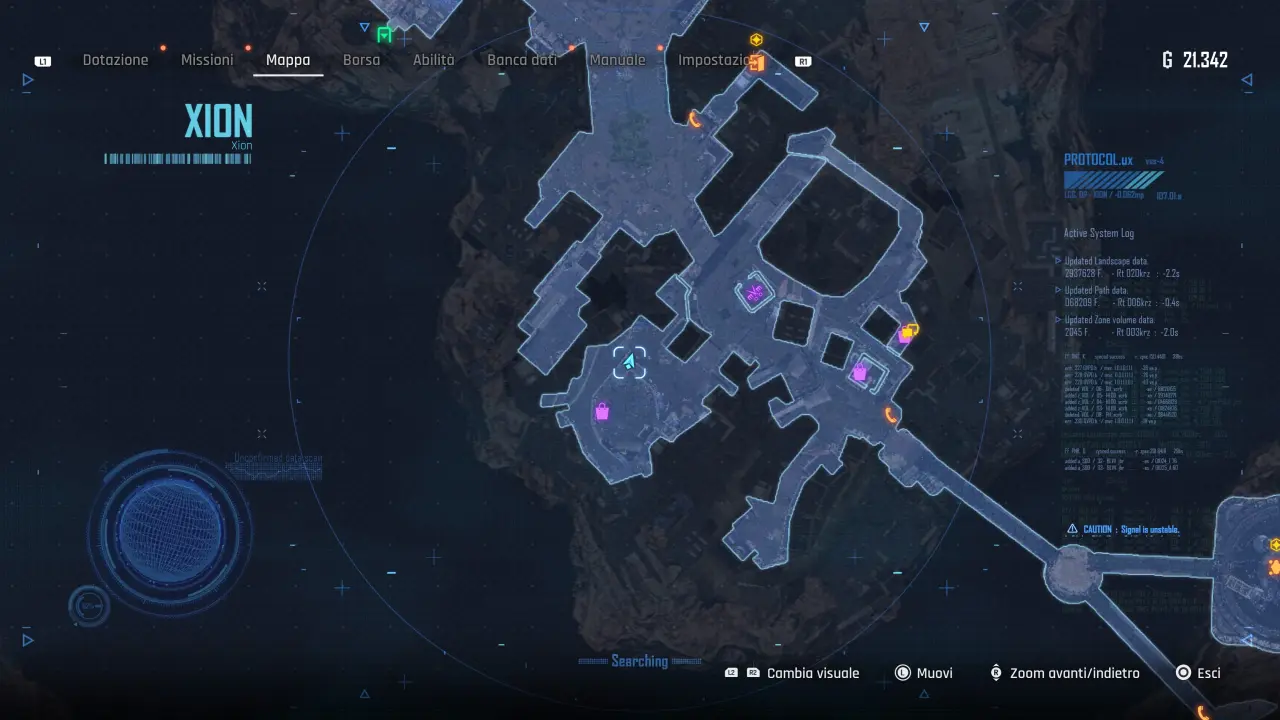Select the Mappa tab
The image size is (1280, 720).
click(288, 60)
